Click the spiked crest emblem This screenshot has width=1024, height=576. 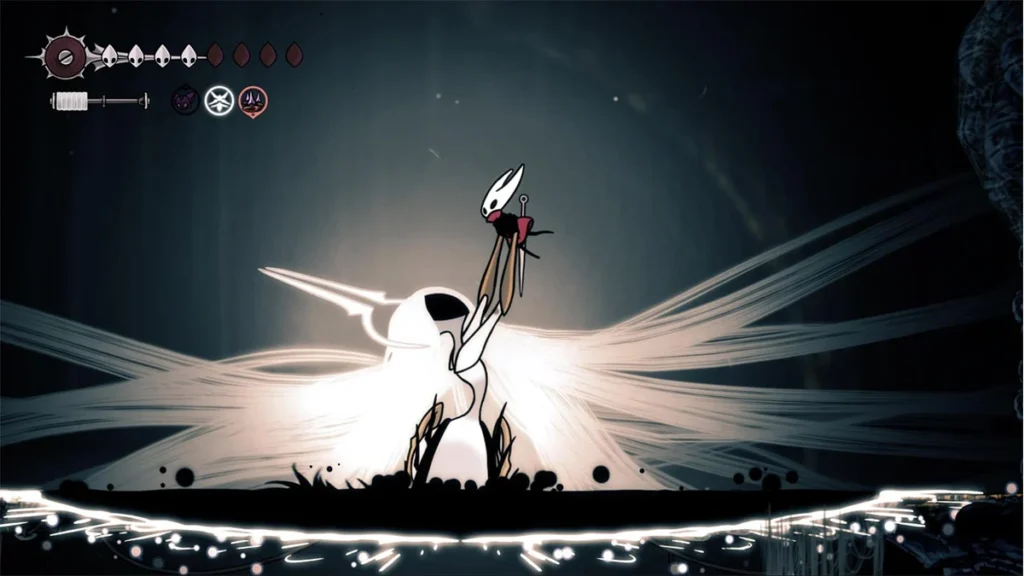tap(66, 55)
